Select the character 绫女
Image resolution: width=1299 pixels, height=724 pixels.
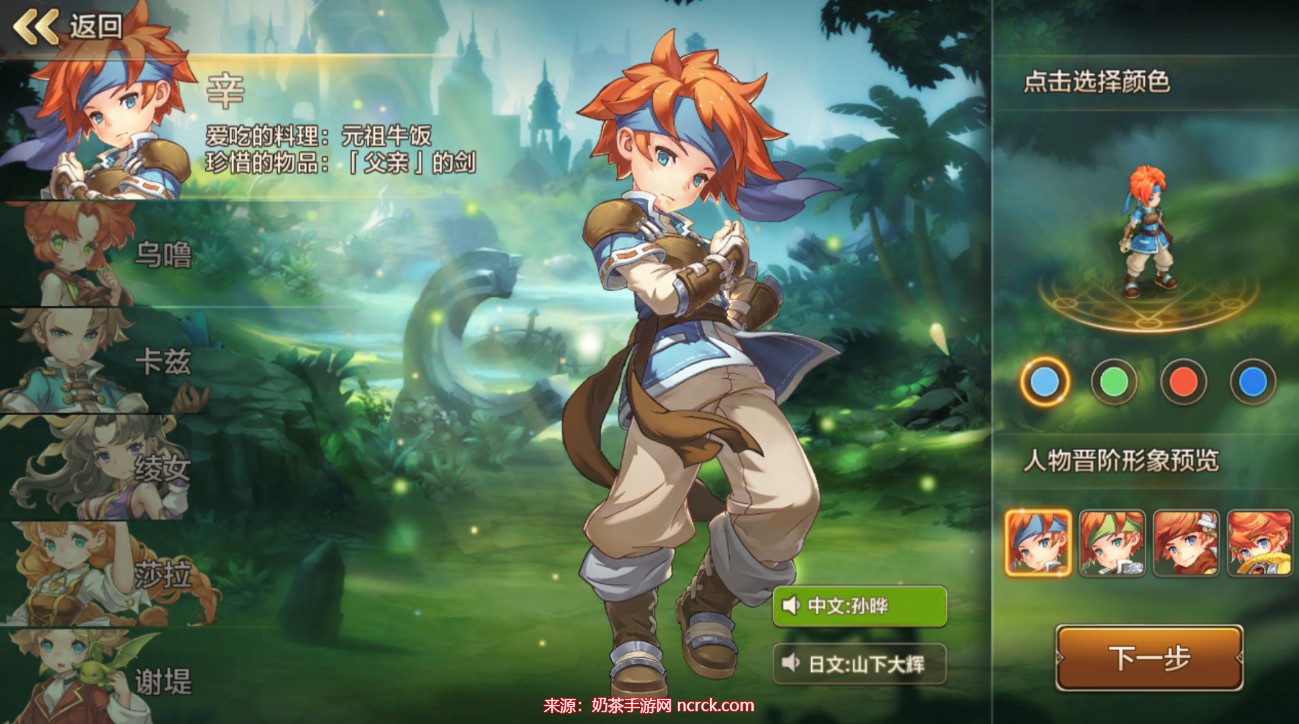pyautogui.click(x=110, y=467)
